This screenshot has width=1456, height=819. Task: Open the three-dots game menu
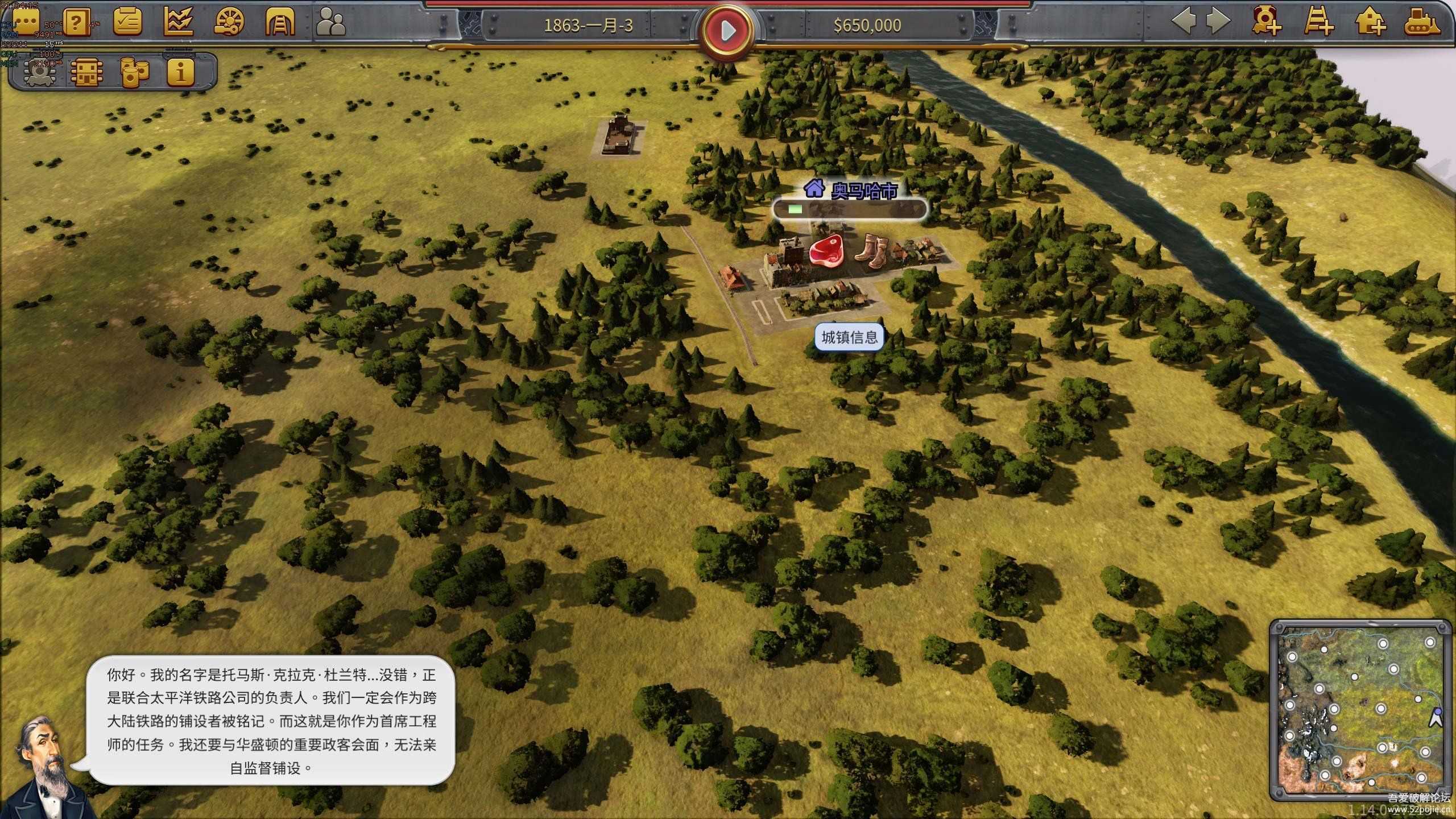26,23
